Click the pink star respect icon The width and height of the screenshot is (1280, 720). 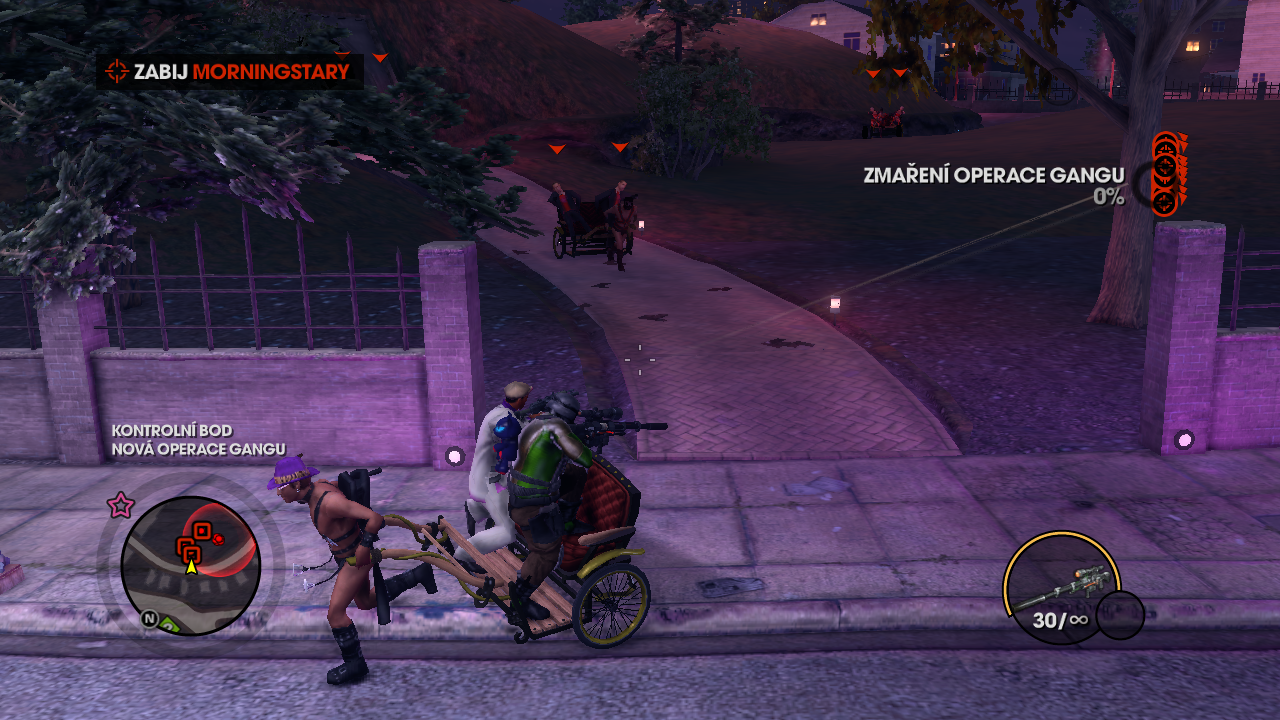[x=121, y=505]
